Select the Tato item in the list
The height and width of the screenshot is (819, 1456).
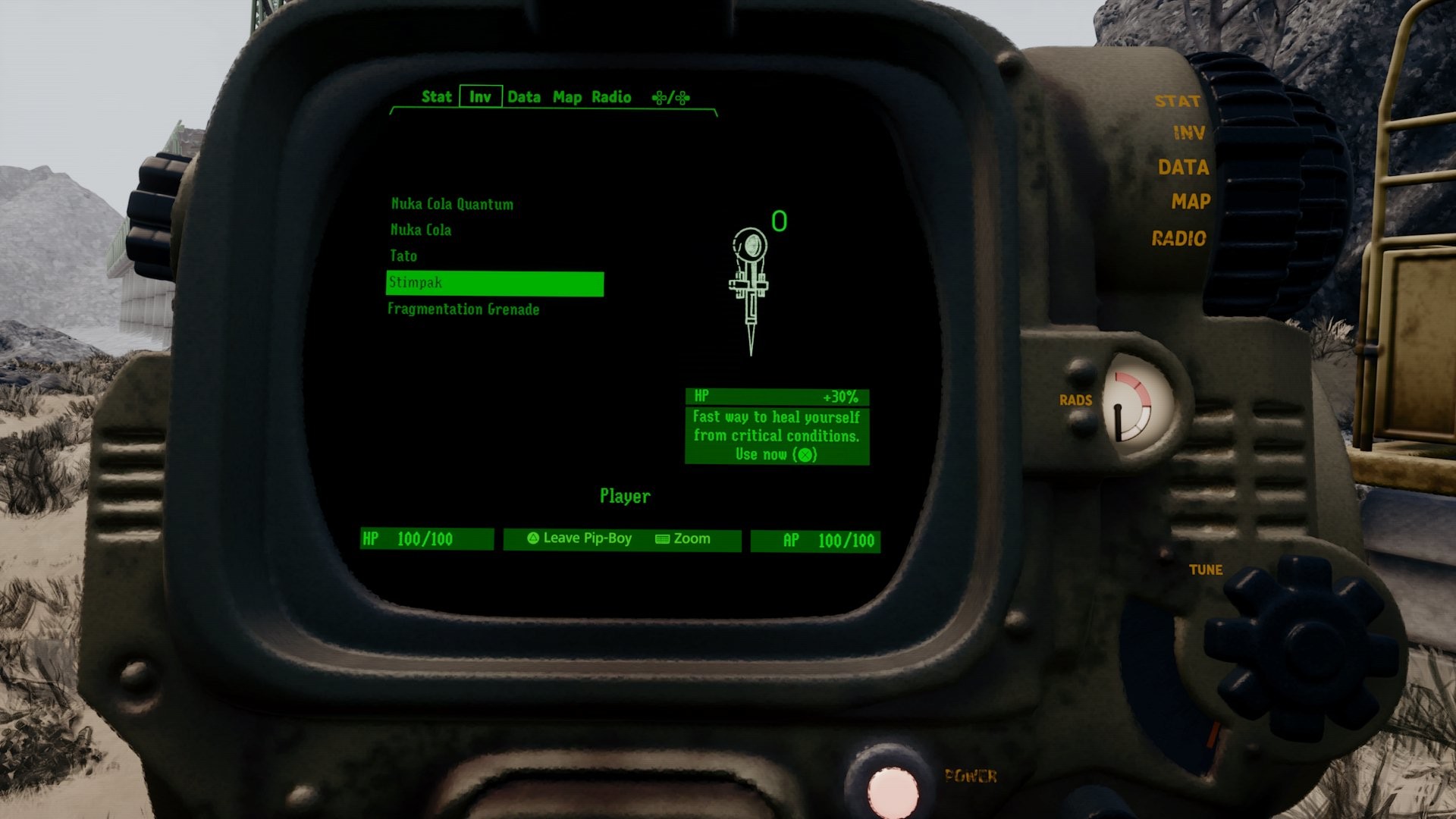coord(405,256)
